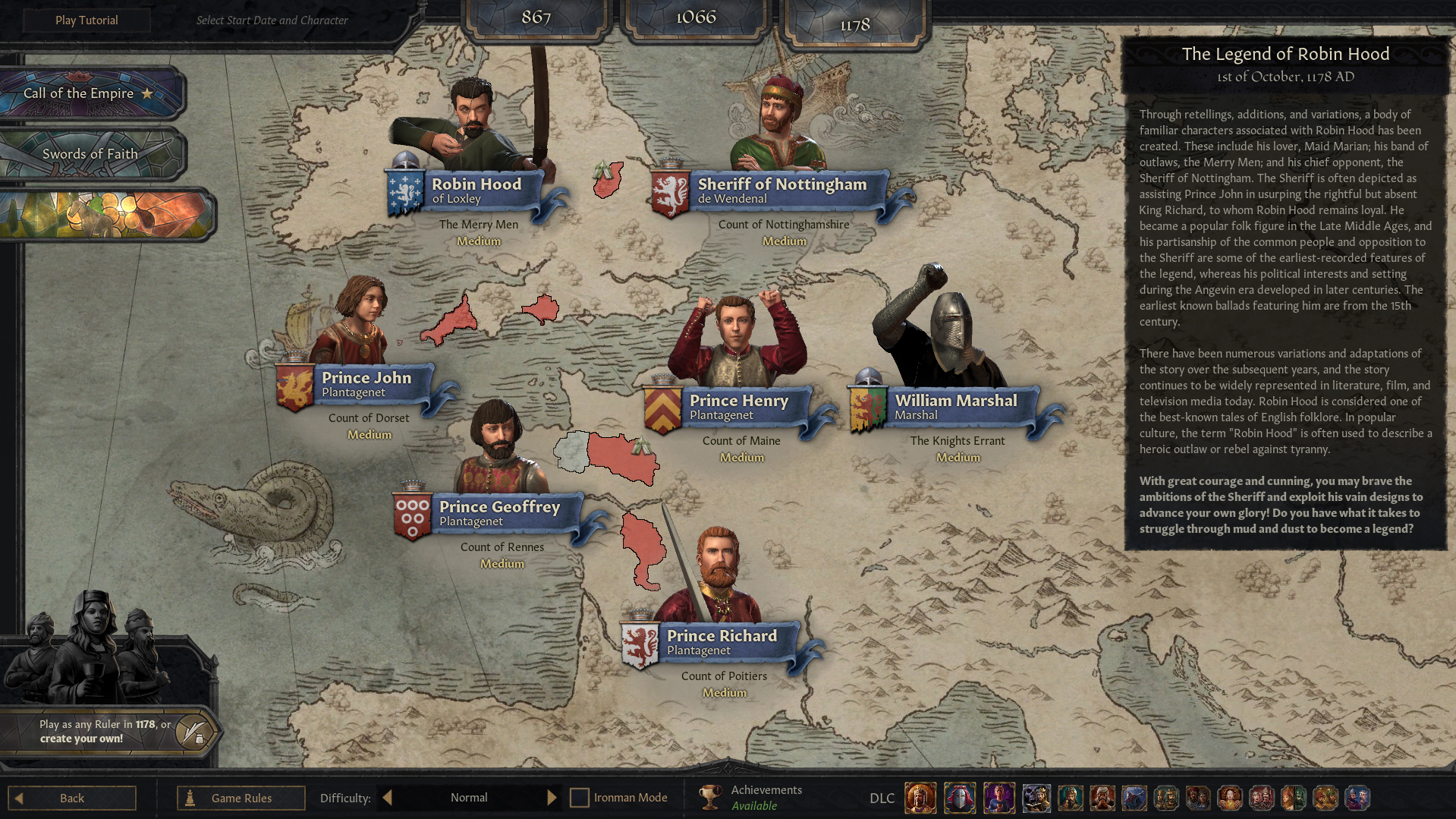
Task: Raise difficulty with the right arrow
Action: pyautogui.click(x=552, y=798)
